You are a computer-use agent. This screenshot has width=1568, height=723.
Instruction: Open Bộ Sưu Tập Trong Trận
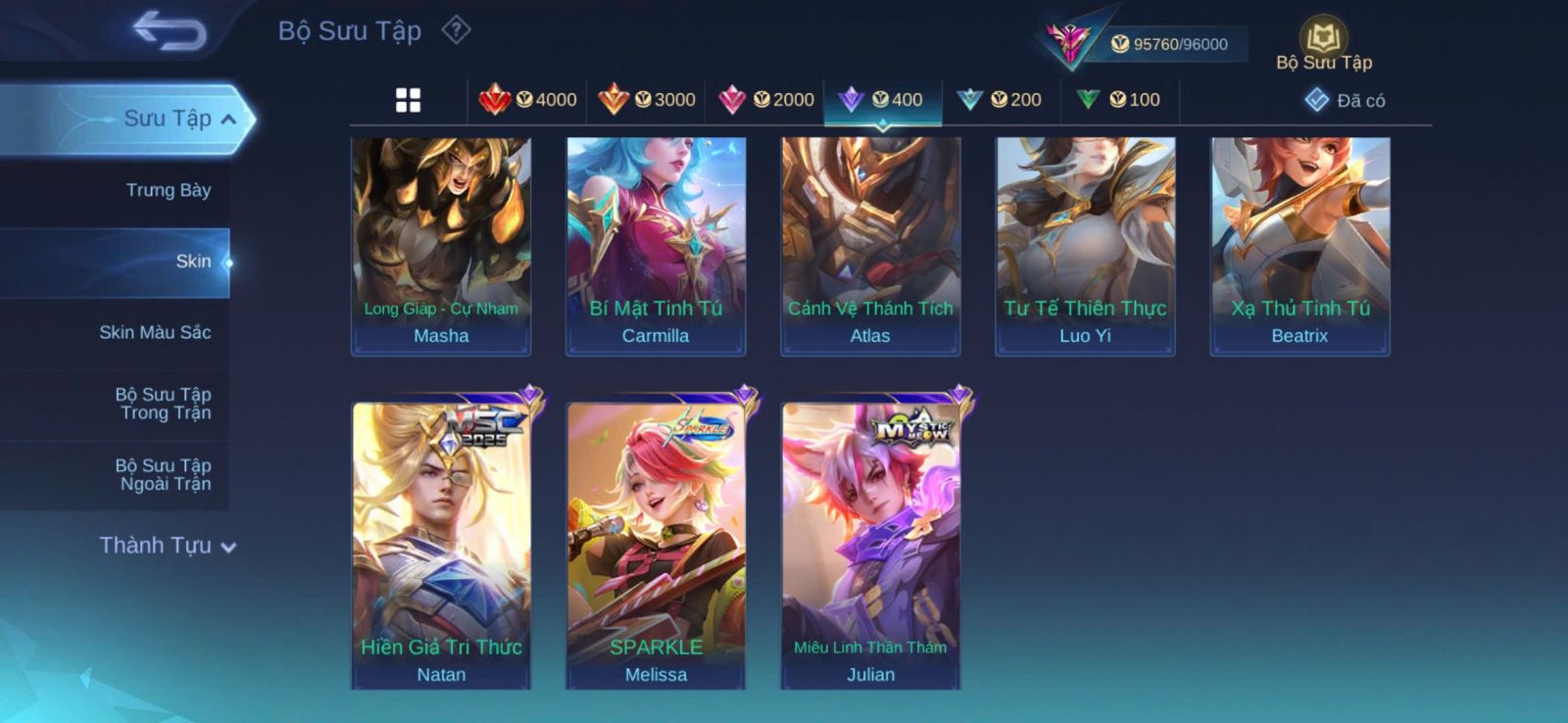pyautogui.click(x=164, y=404)
